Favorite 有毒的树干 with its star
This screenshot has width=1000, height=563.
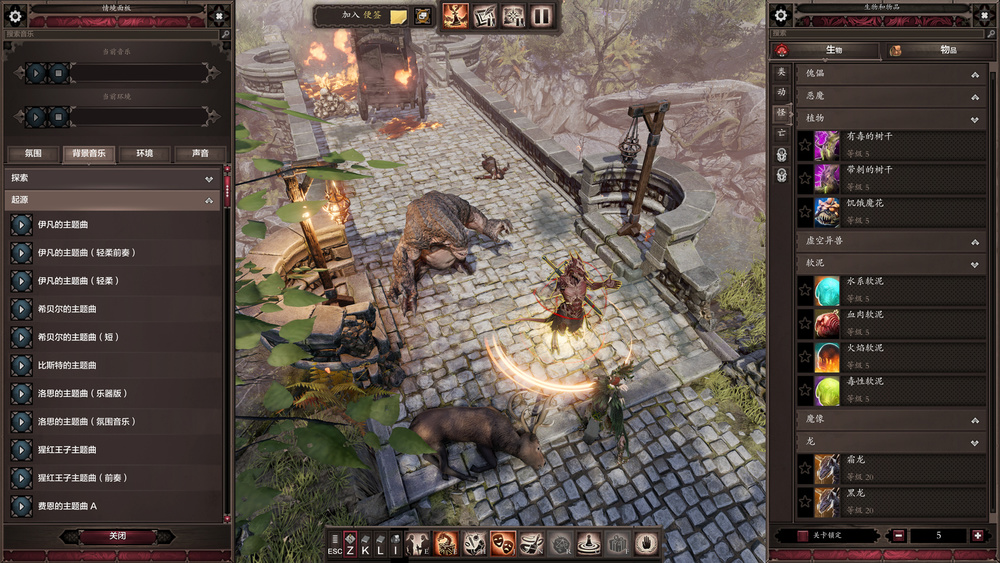(805, 146)
